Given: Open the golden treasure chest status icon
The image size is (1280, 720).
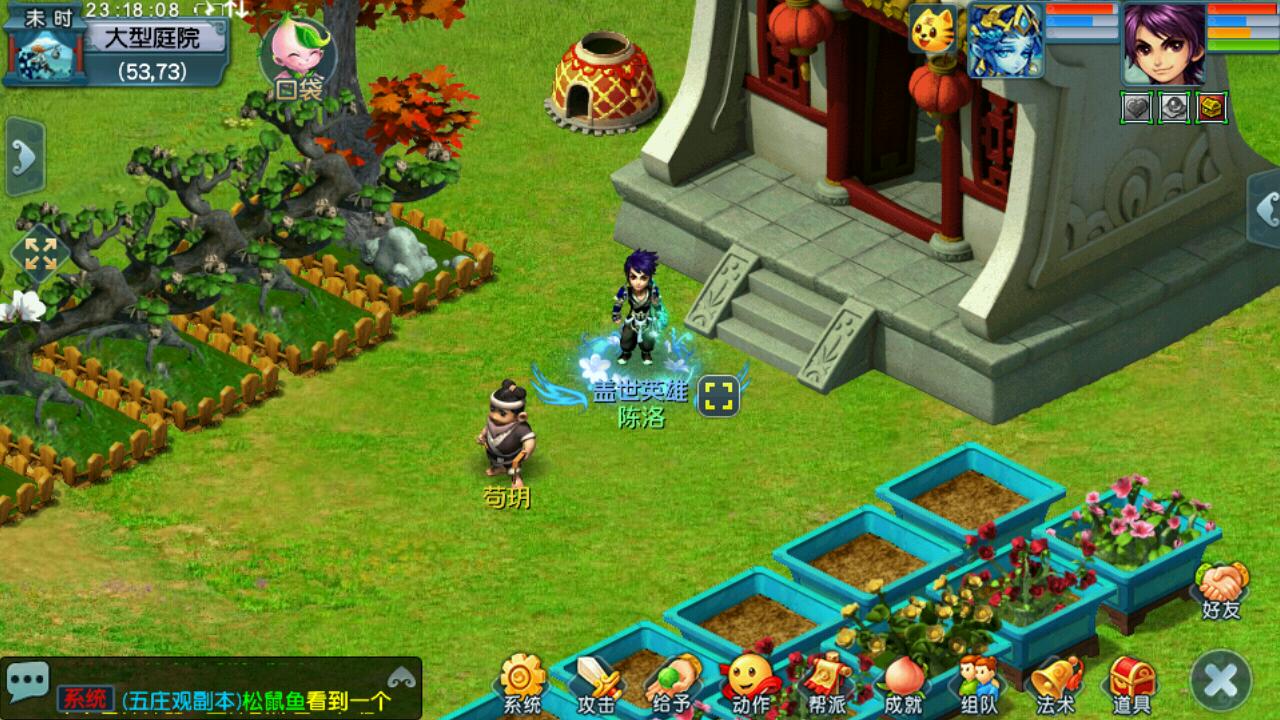Looking at the screenshot, I should (1212, 107).
